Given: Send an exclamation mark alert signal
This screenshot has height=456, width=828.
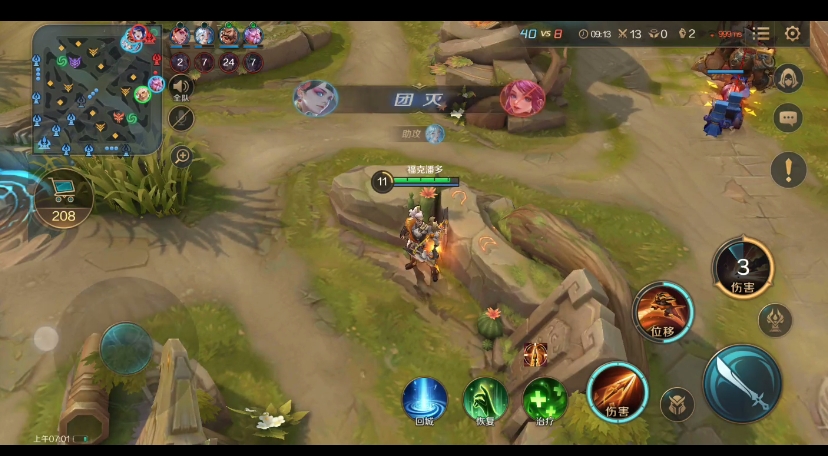Looking at the screenshot, I should 789,169.
